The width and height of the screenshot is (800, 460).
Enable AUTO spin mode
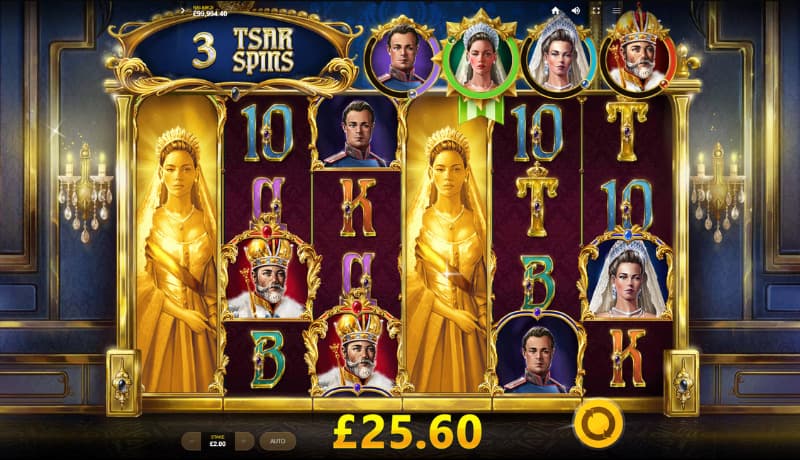(x=277, y=440)
